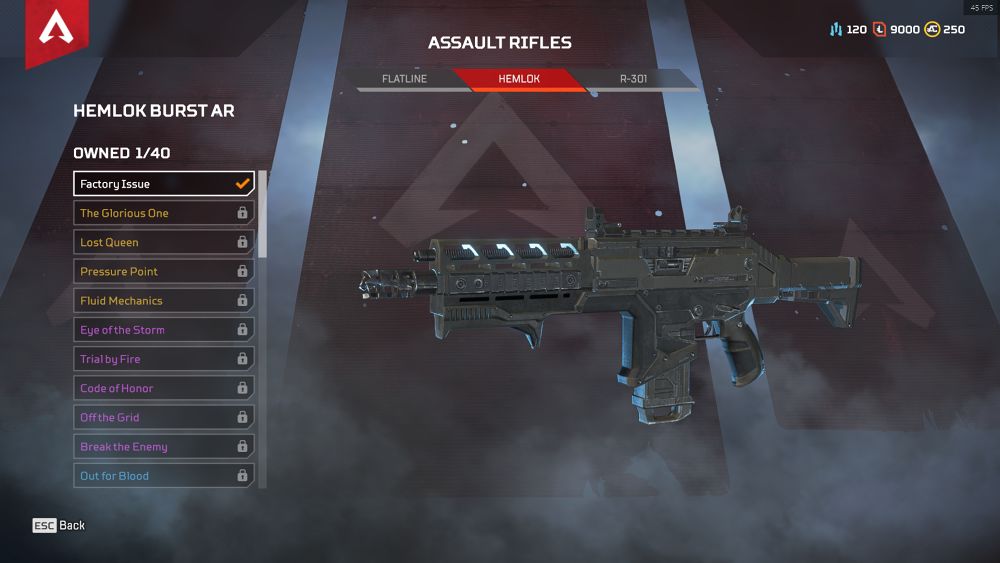Switch to the Flatline weapon tab
This screenshot has height=563, width=1000.
(x=405, y=79)
